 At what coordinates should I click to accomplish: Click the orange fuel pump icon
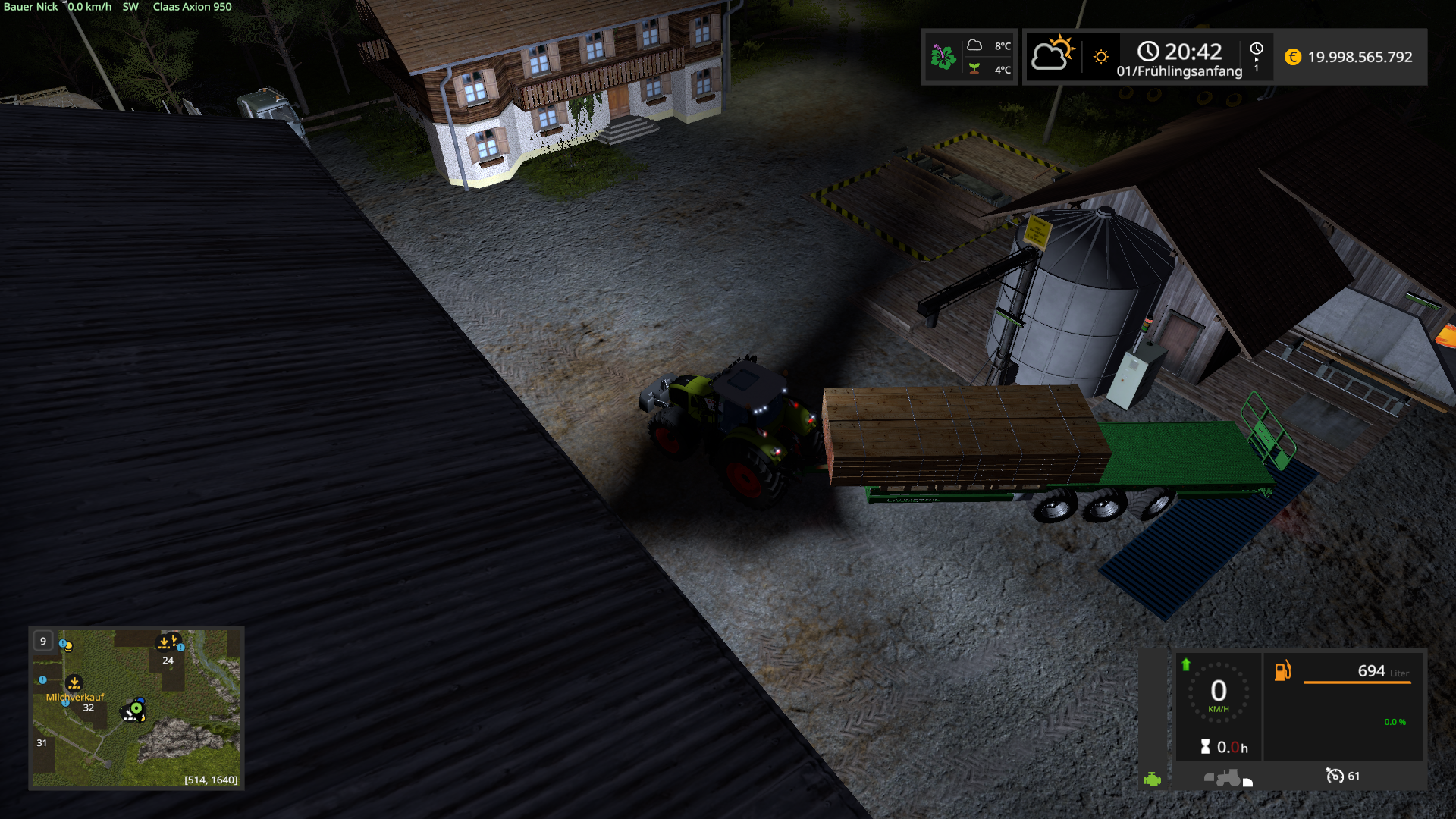(1282, 670)
